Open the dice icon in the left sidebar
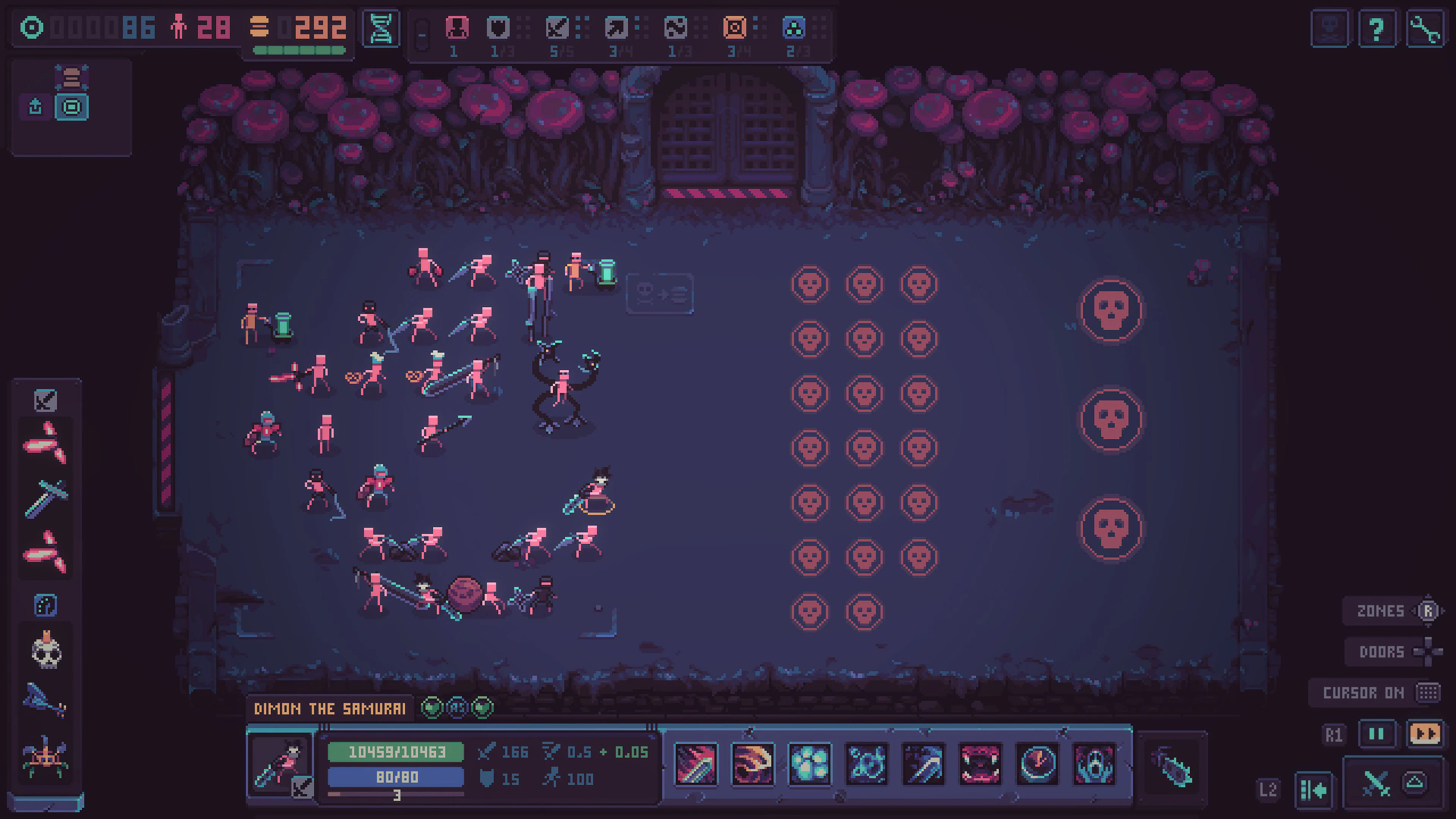 click(45, 606)
